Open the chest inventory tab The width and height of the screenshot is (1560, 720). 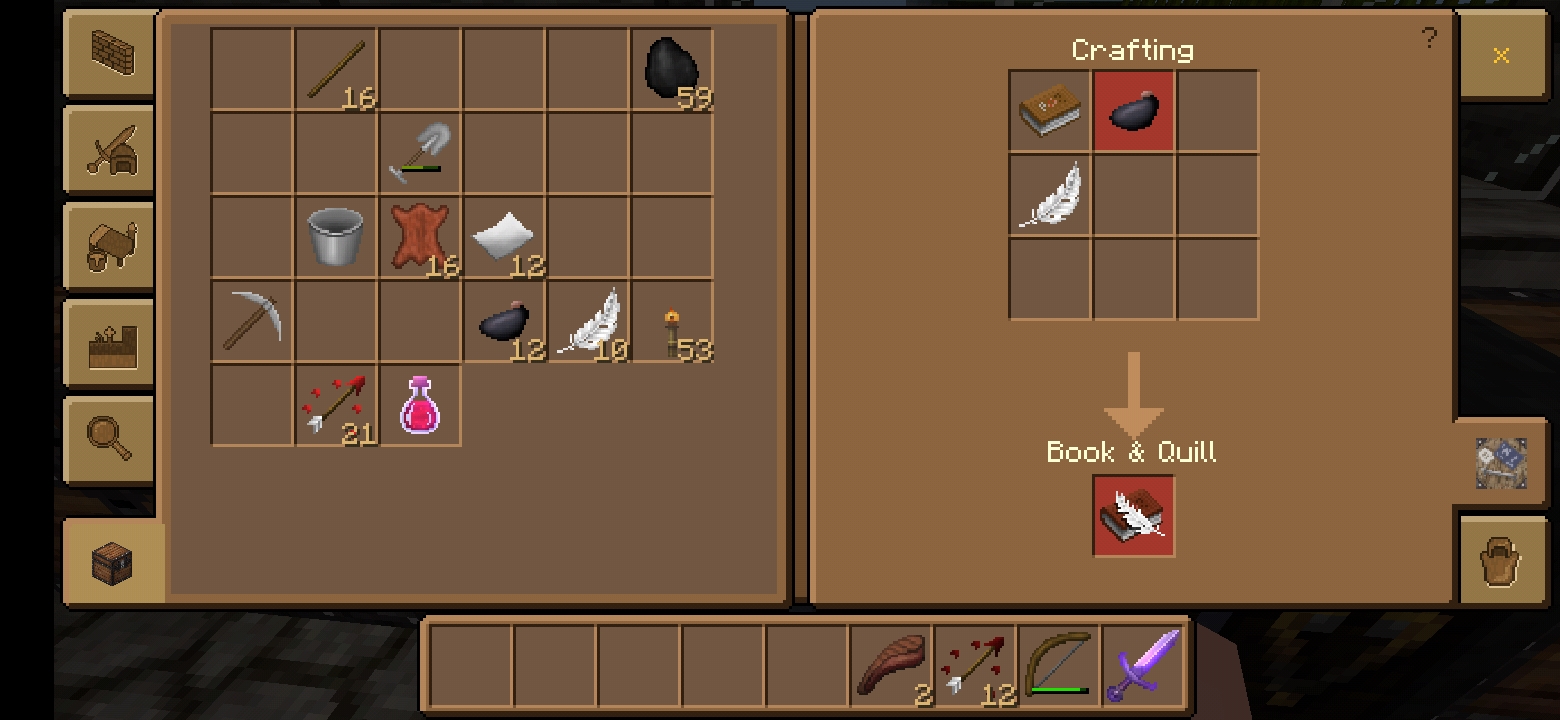112,562
